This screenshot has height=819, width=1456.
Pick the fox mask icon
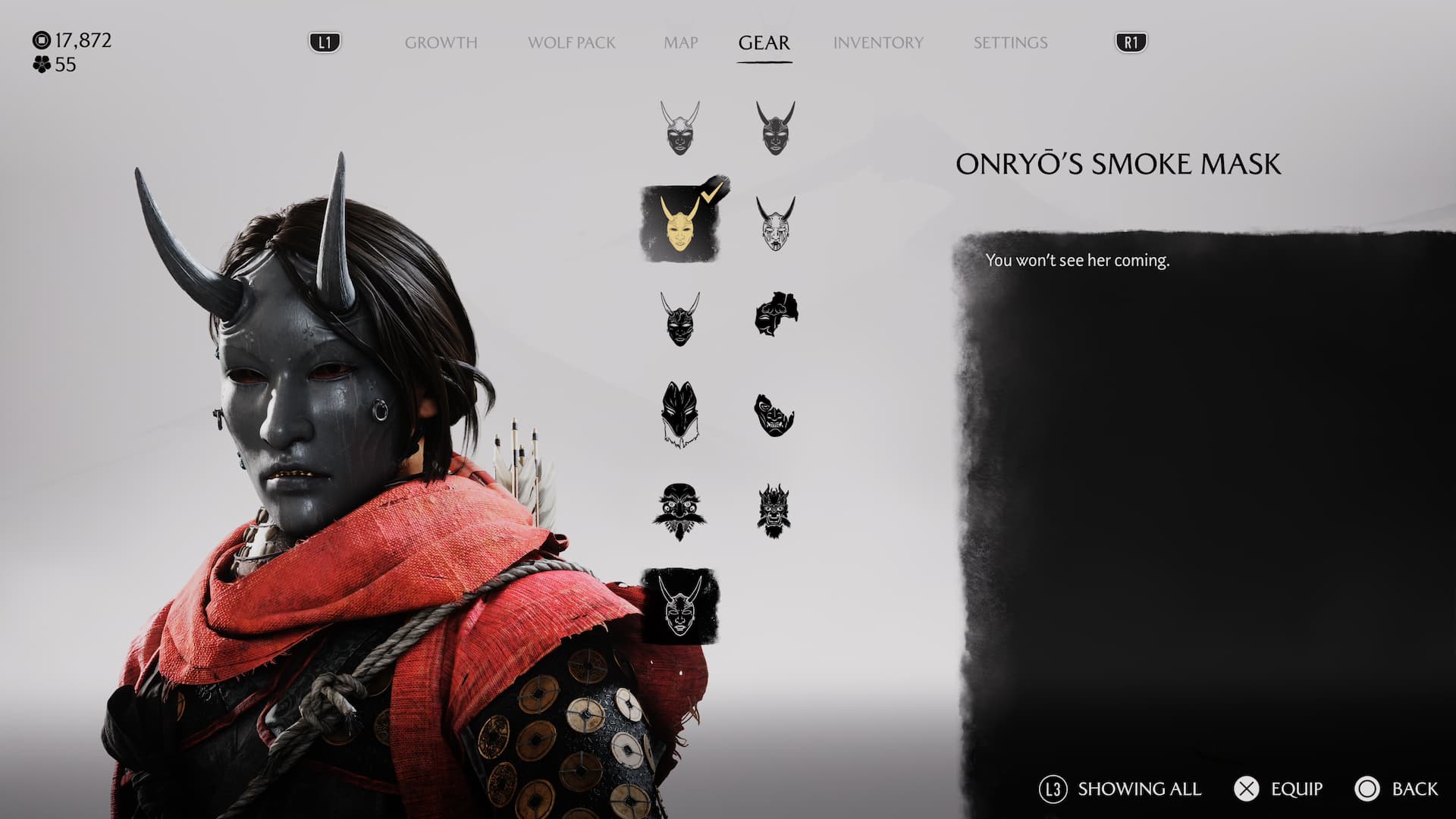[679, 415]
